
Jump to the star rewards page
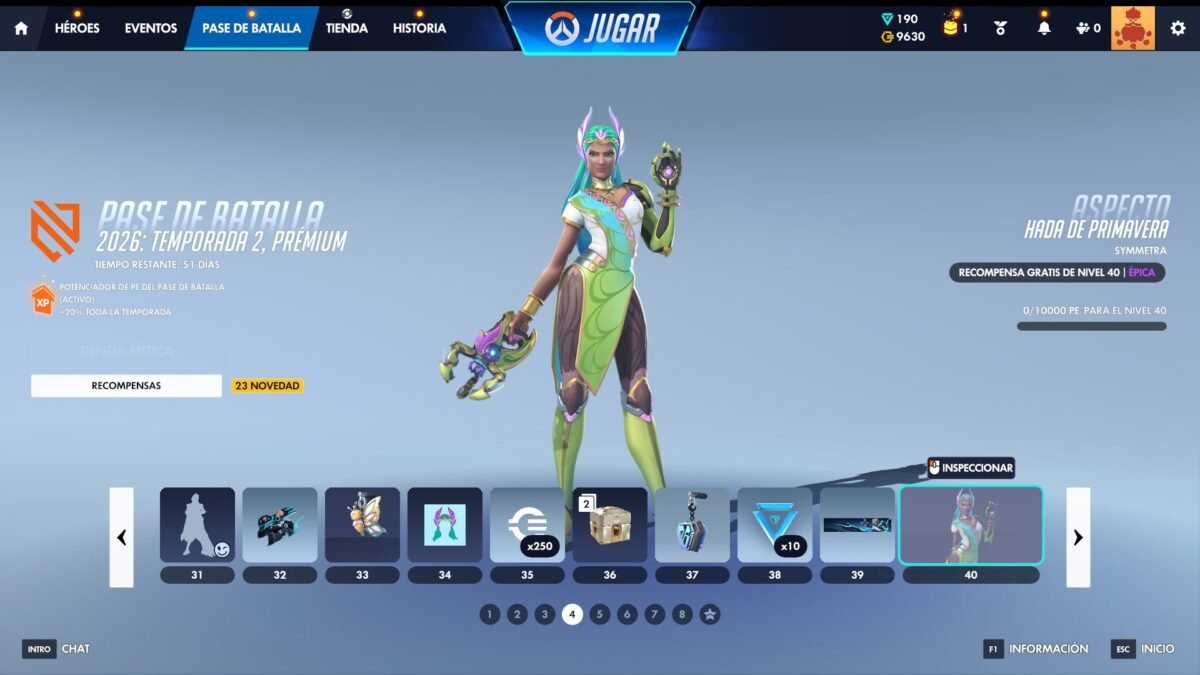709,614
